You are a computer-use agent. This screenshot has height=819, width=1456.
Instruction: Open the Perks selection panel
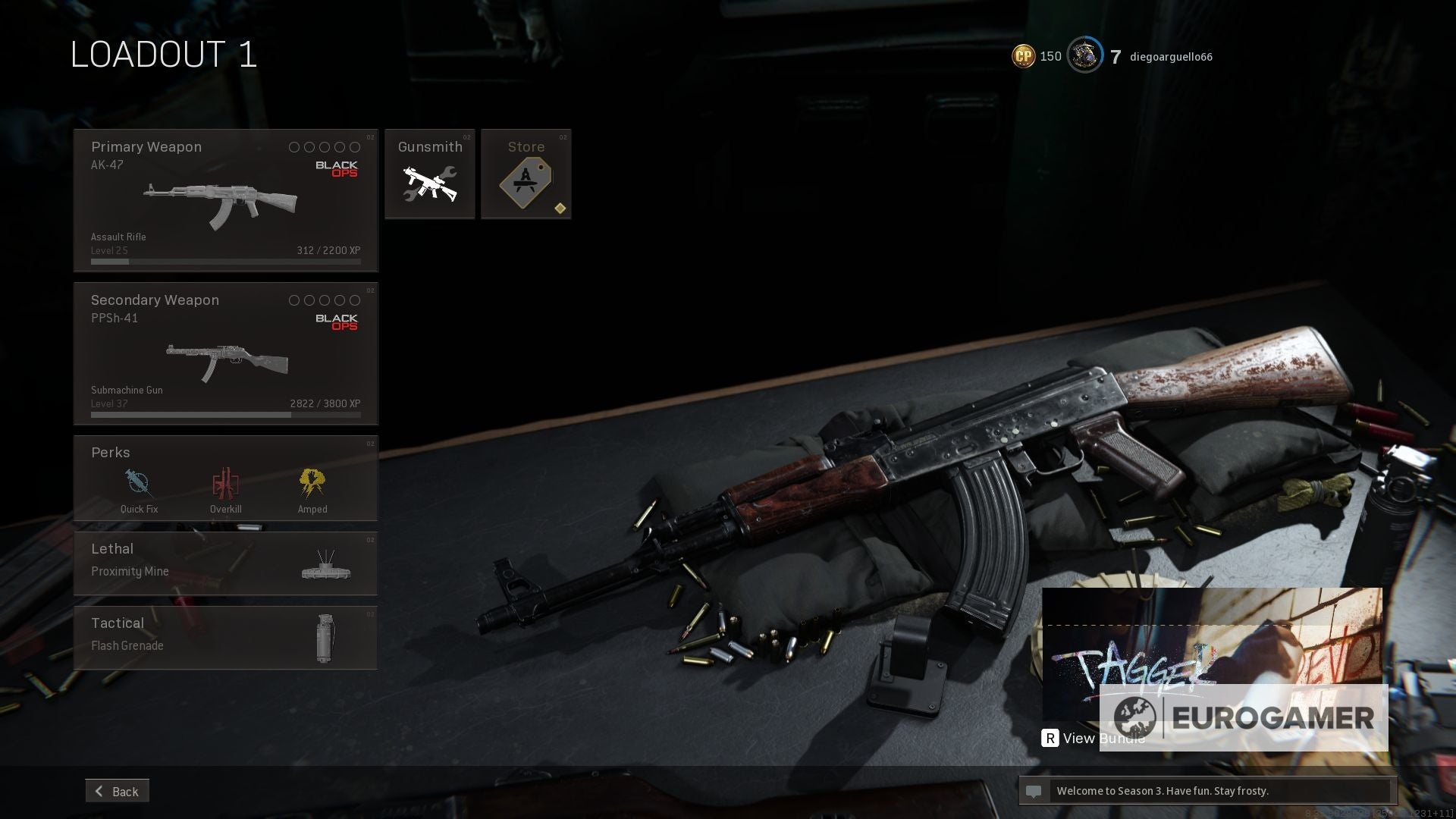point(225,478)
